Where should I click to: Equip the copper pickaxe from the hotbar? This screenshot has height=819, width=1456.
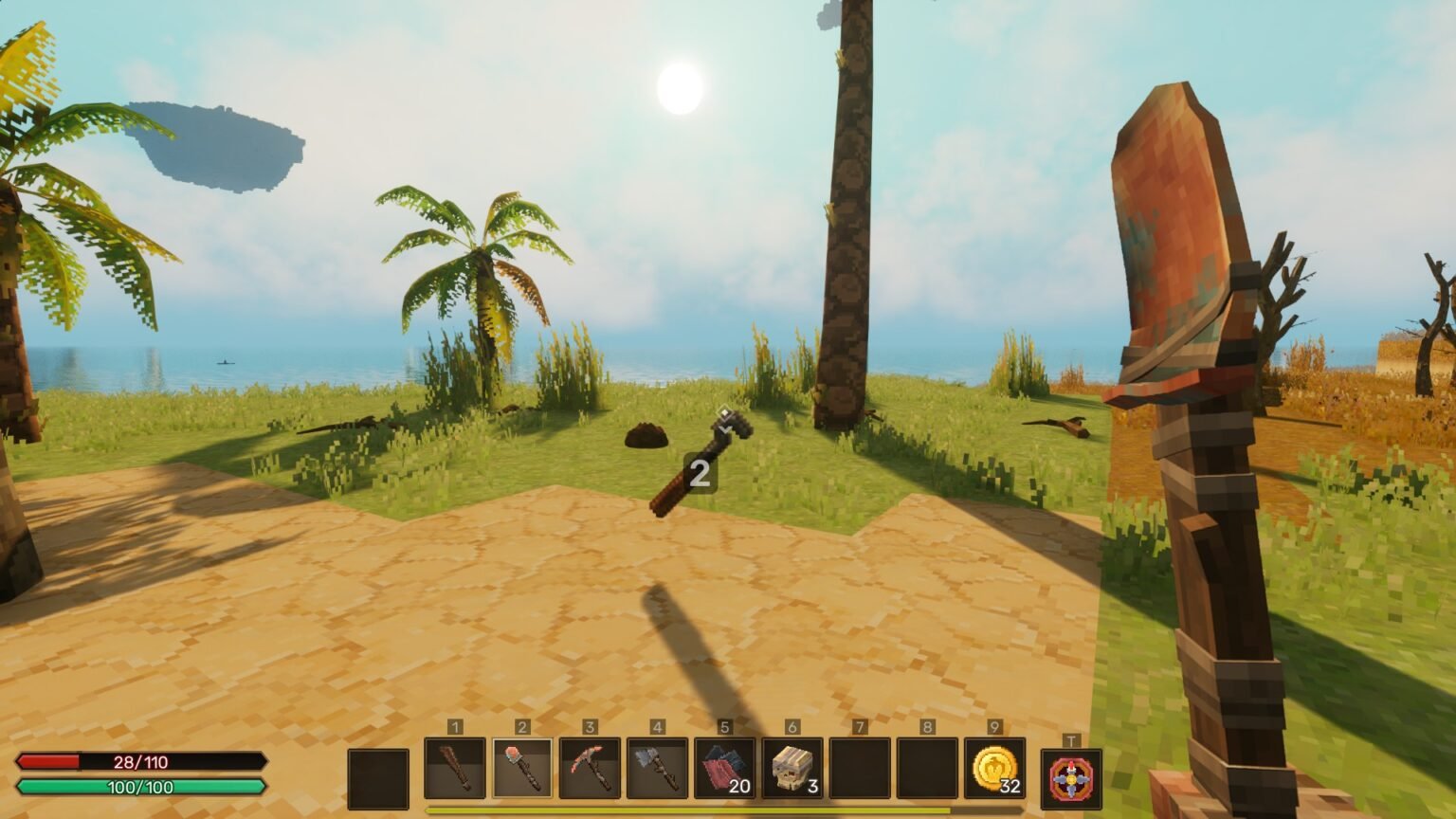coord(590,769)
